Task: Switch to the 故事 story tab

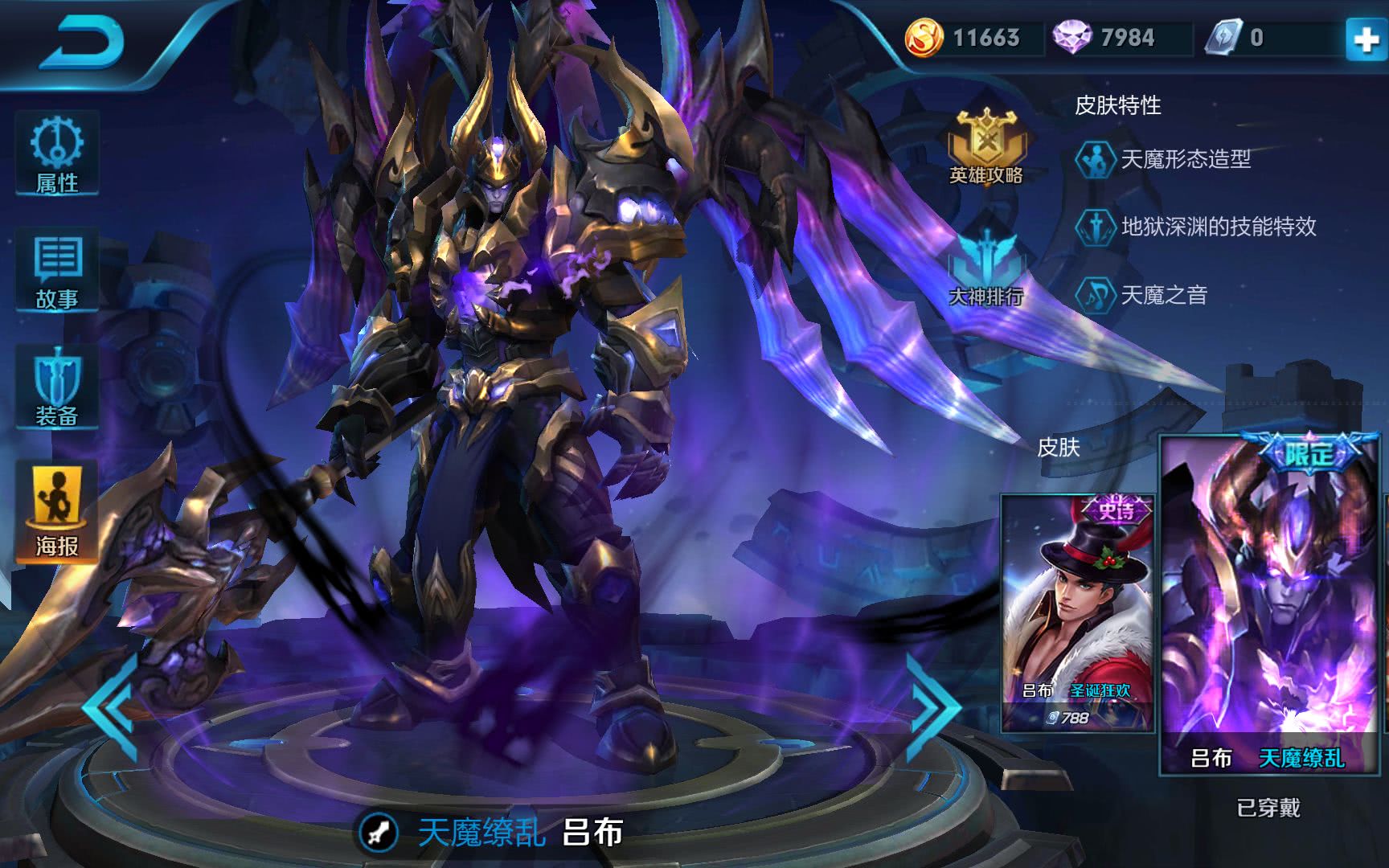Action: pos(56,272)
